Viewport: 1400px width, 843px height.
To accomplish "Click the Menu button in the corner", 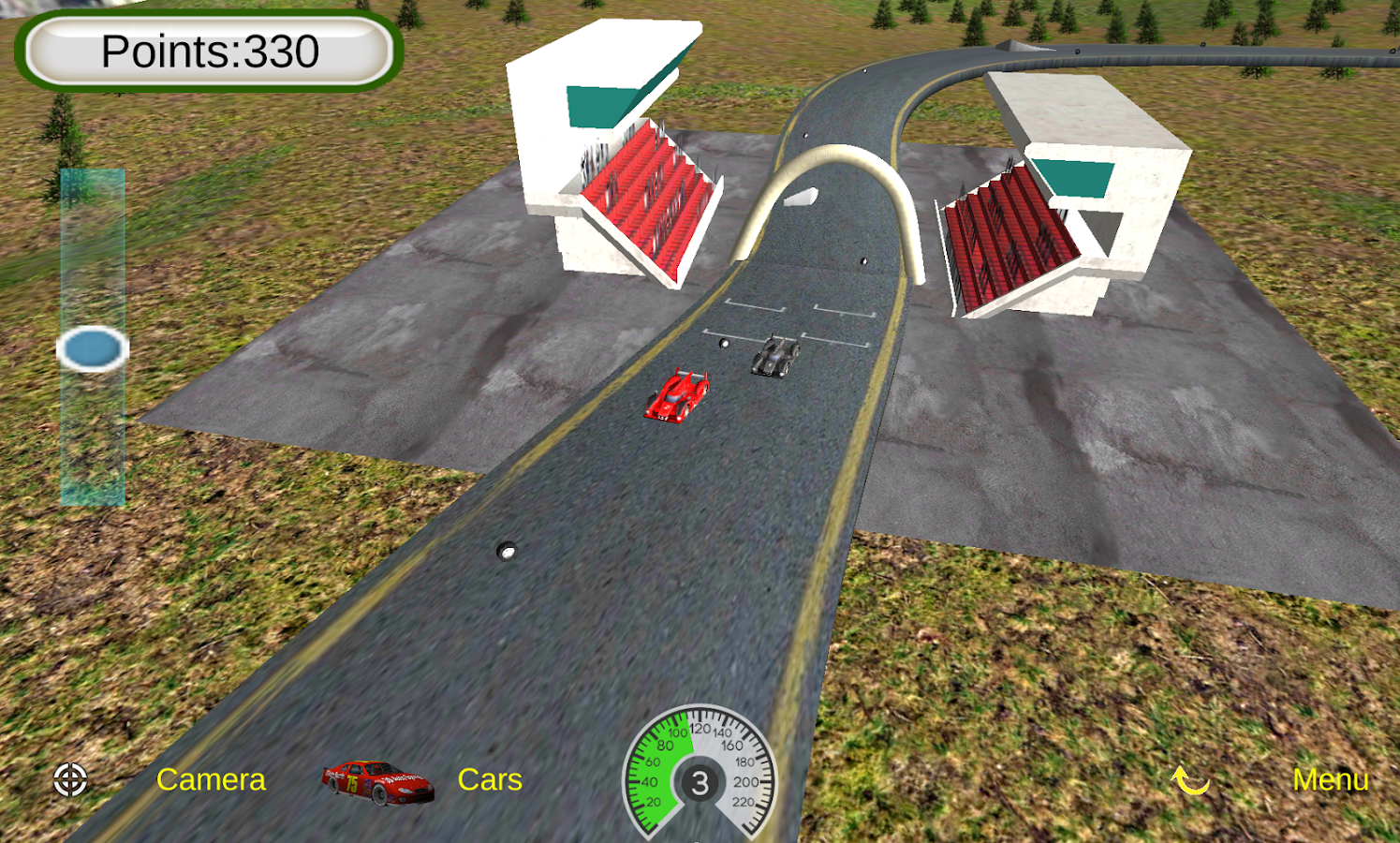I will (1331, 779).
